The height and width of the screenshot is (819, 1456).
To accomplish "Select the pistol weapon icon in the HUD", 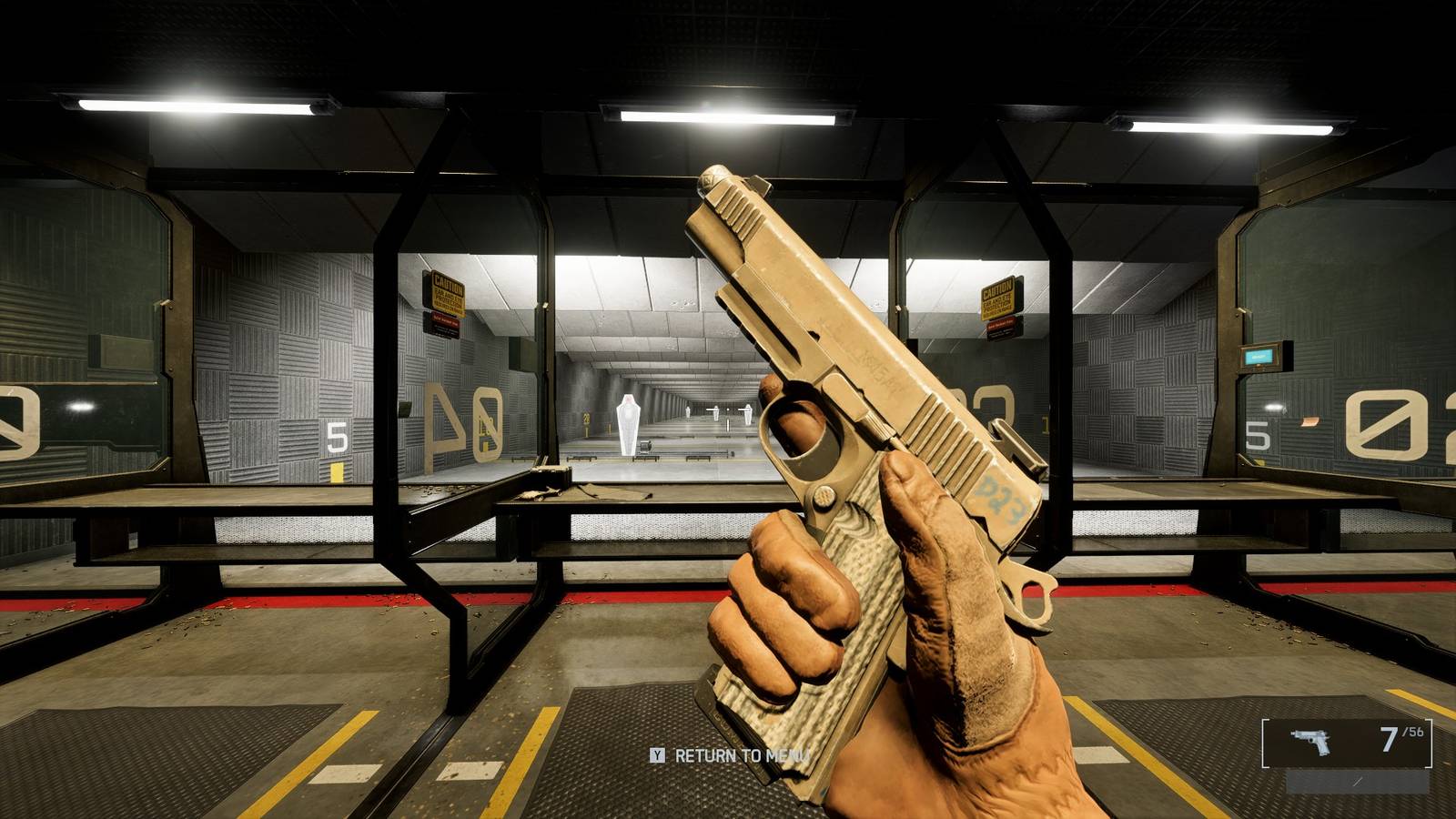I will [1310, 741].
